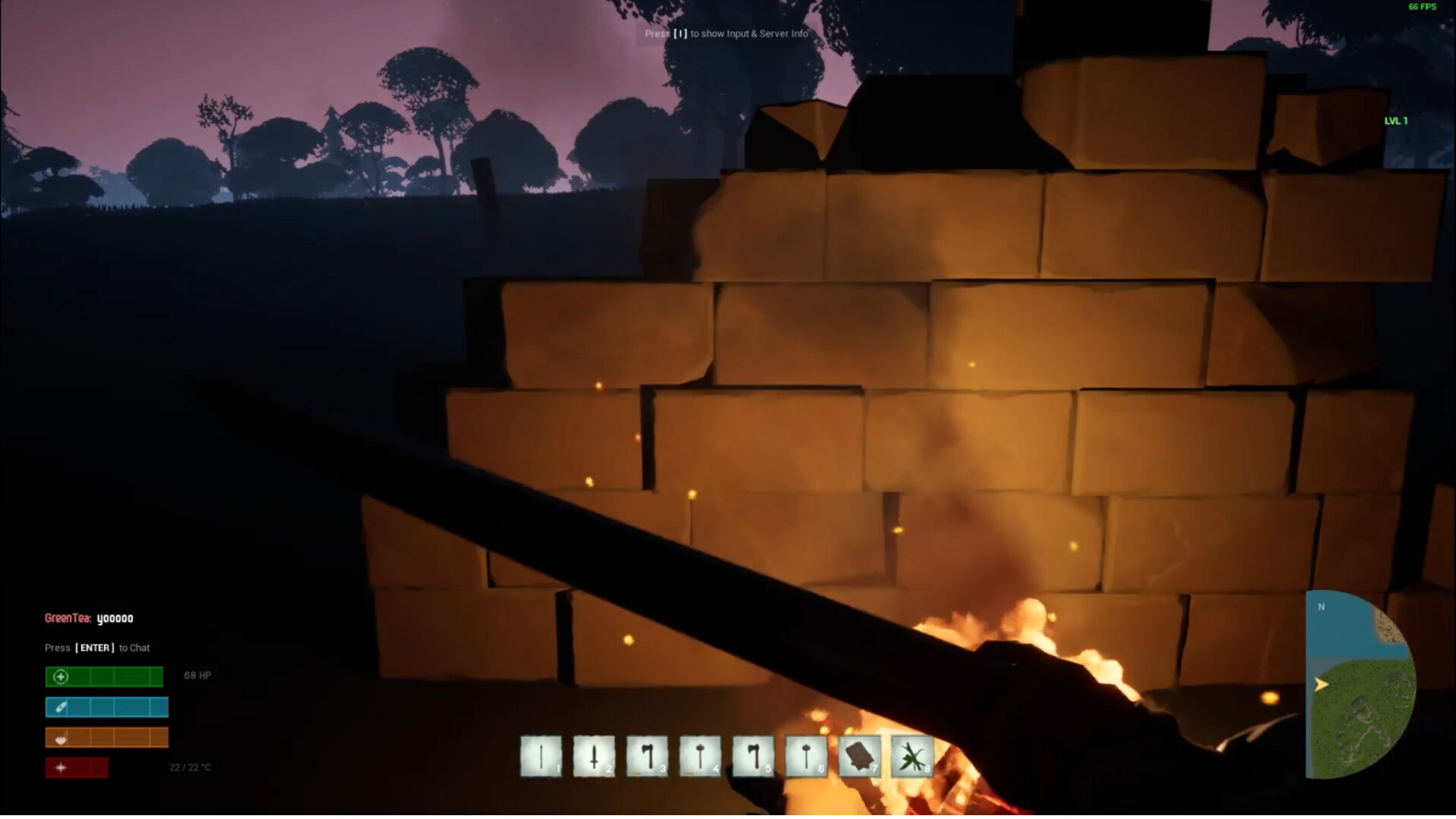Pick the hammer in hotbar slot 4

(700, 757)
